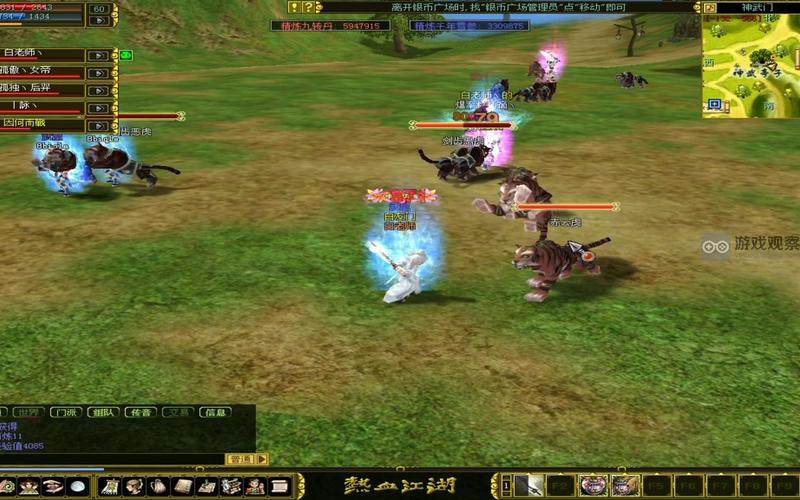
Task: Select party member 因何而战 row
Action: pyautogui.click(x=42, y=124)
